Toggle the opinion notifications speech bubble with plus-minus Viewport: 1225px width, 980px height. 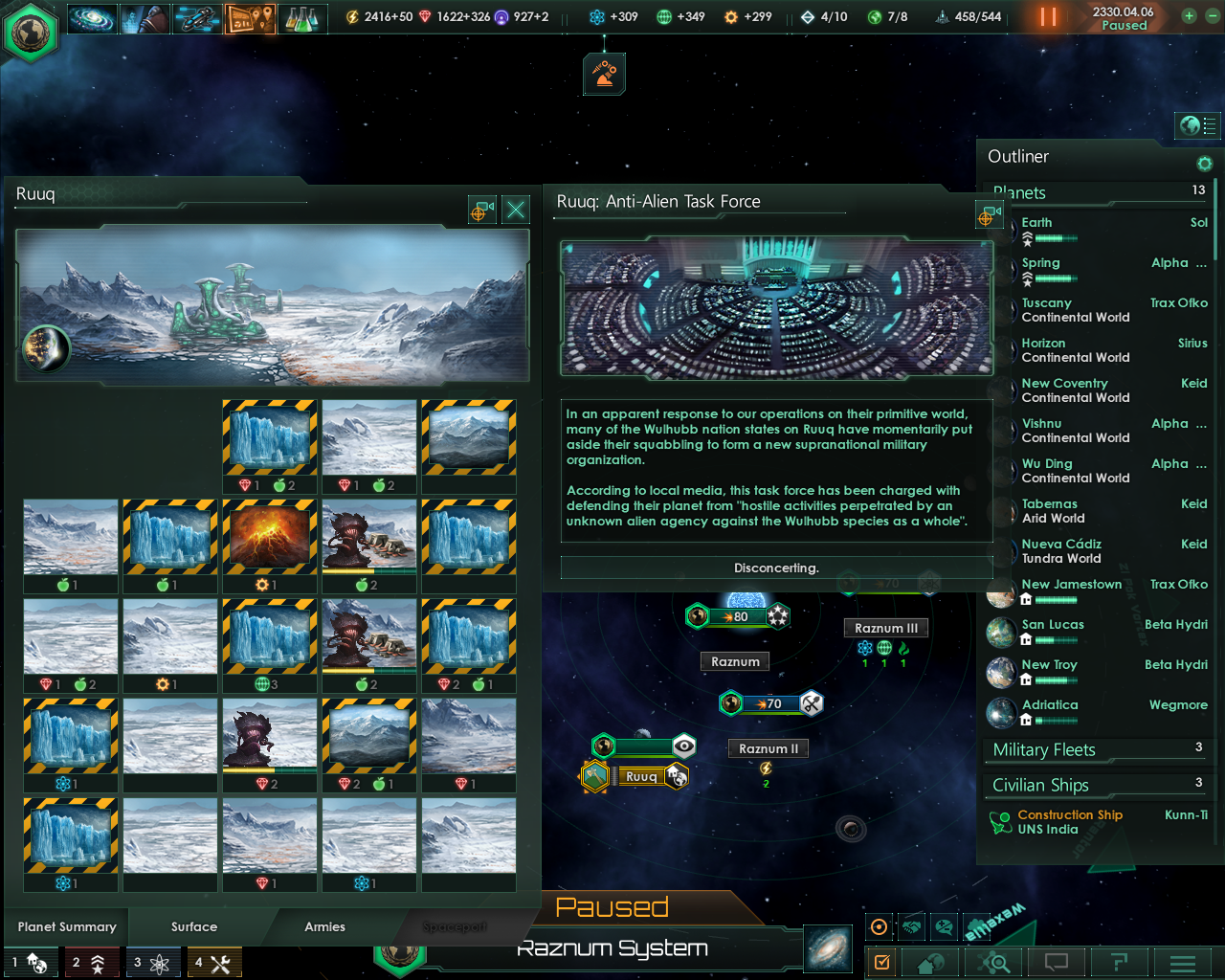click(x=946, y=925)
